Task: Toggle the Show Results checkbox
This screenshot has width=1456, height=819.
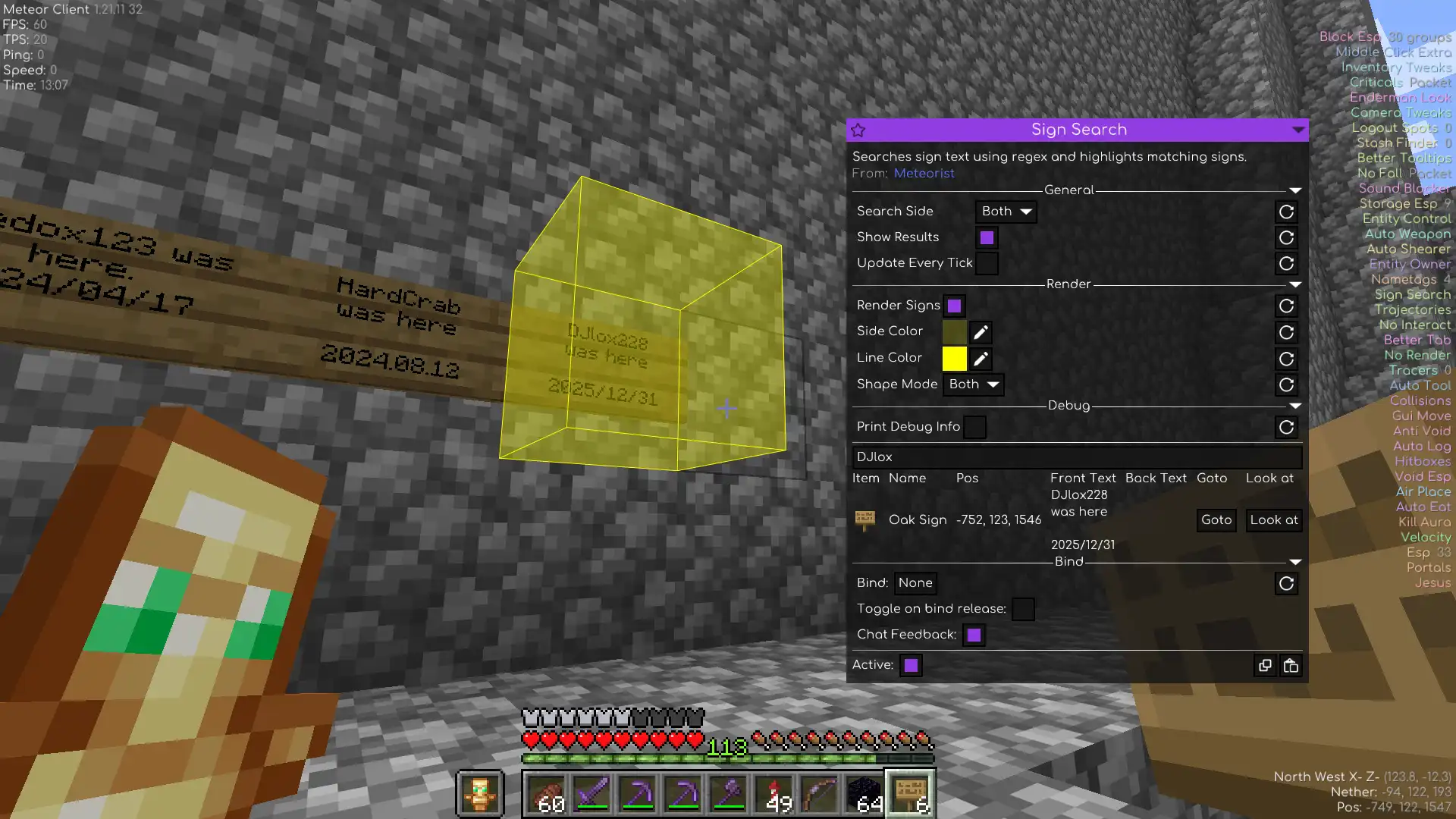Action: coord(987,237)
